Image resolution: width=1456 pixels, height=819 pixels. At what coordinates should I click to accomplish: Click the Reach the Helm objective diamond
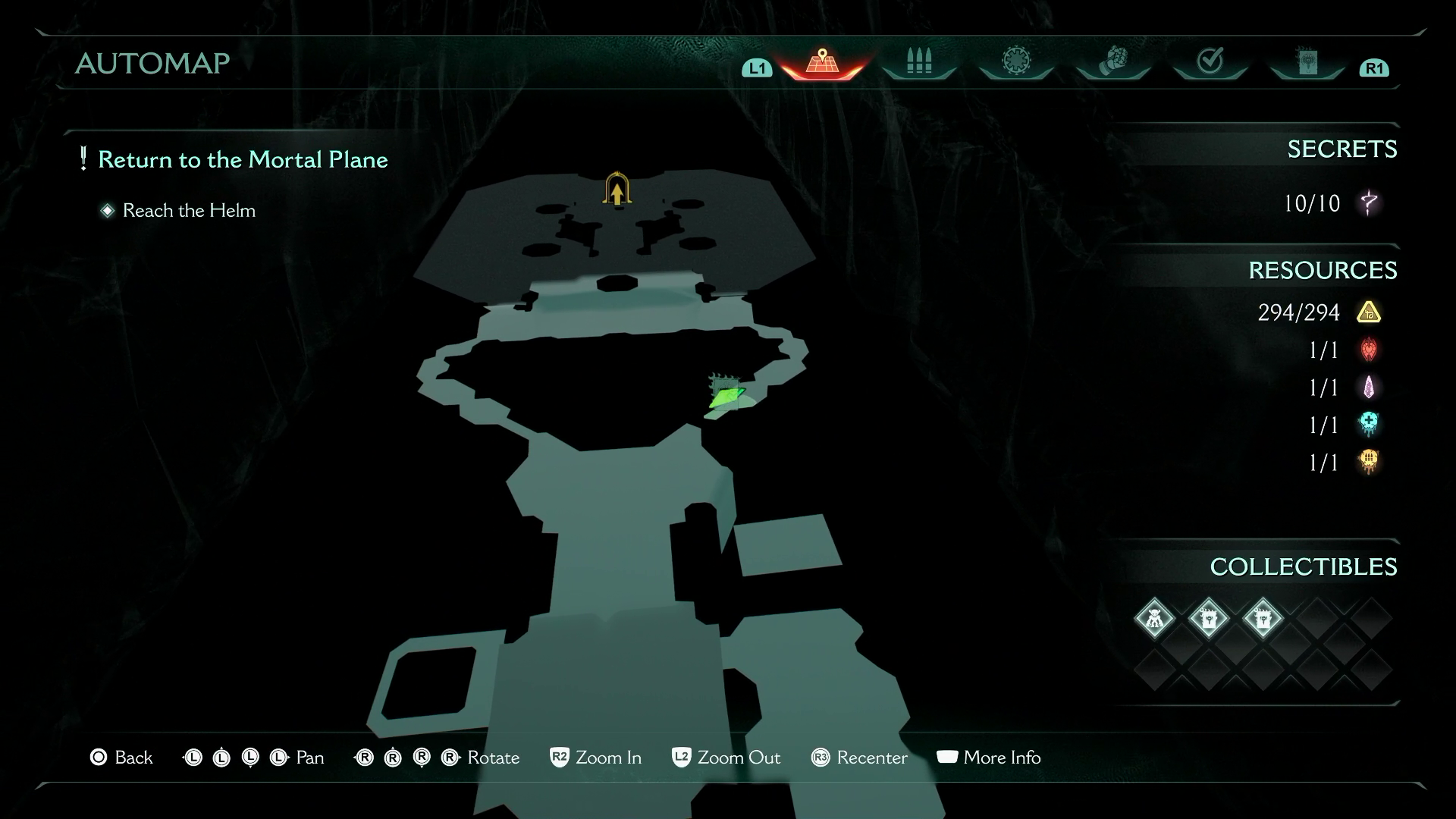[x=107, y=211]
